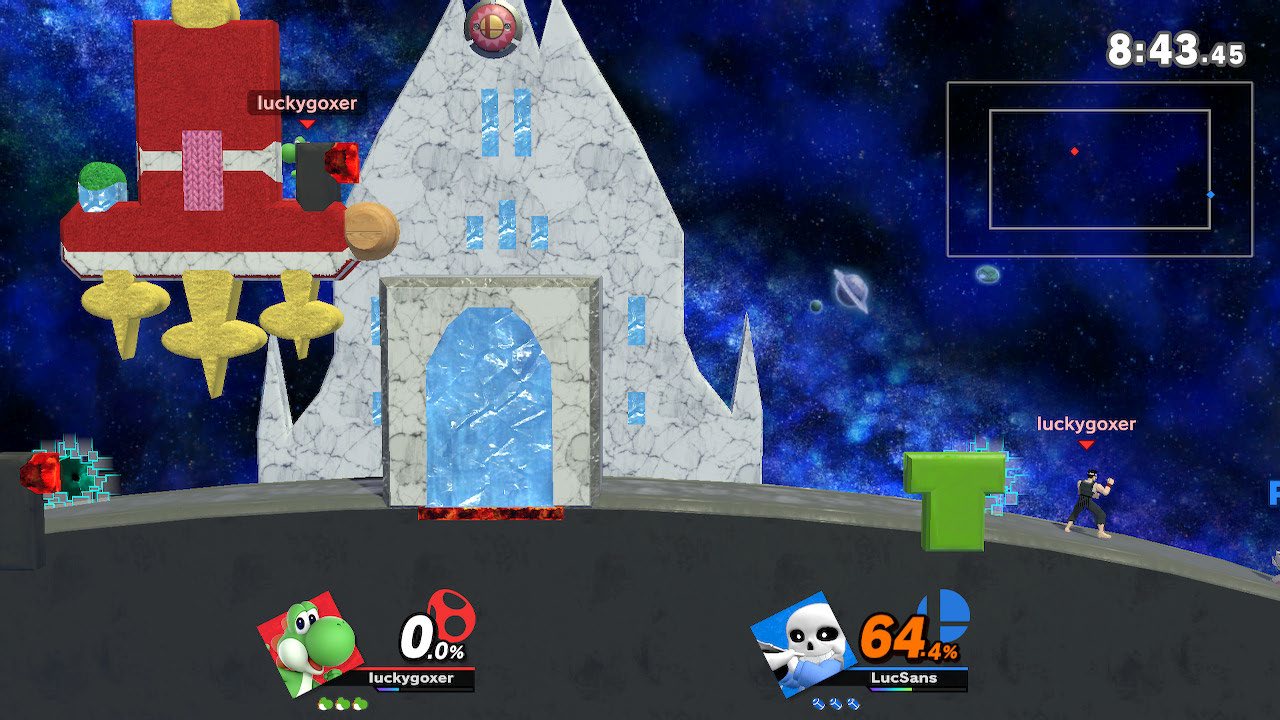Click Yoshi's 0.0% damage percentage
The image size is (1280, 720).
click(x=425, y=637)
